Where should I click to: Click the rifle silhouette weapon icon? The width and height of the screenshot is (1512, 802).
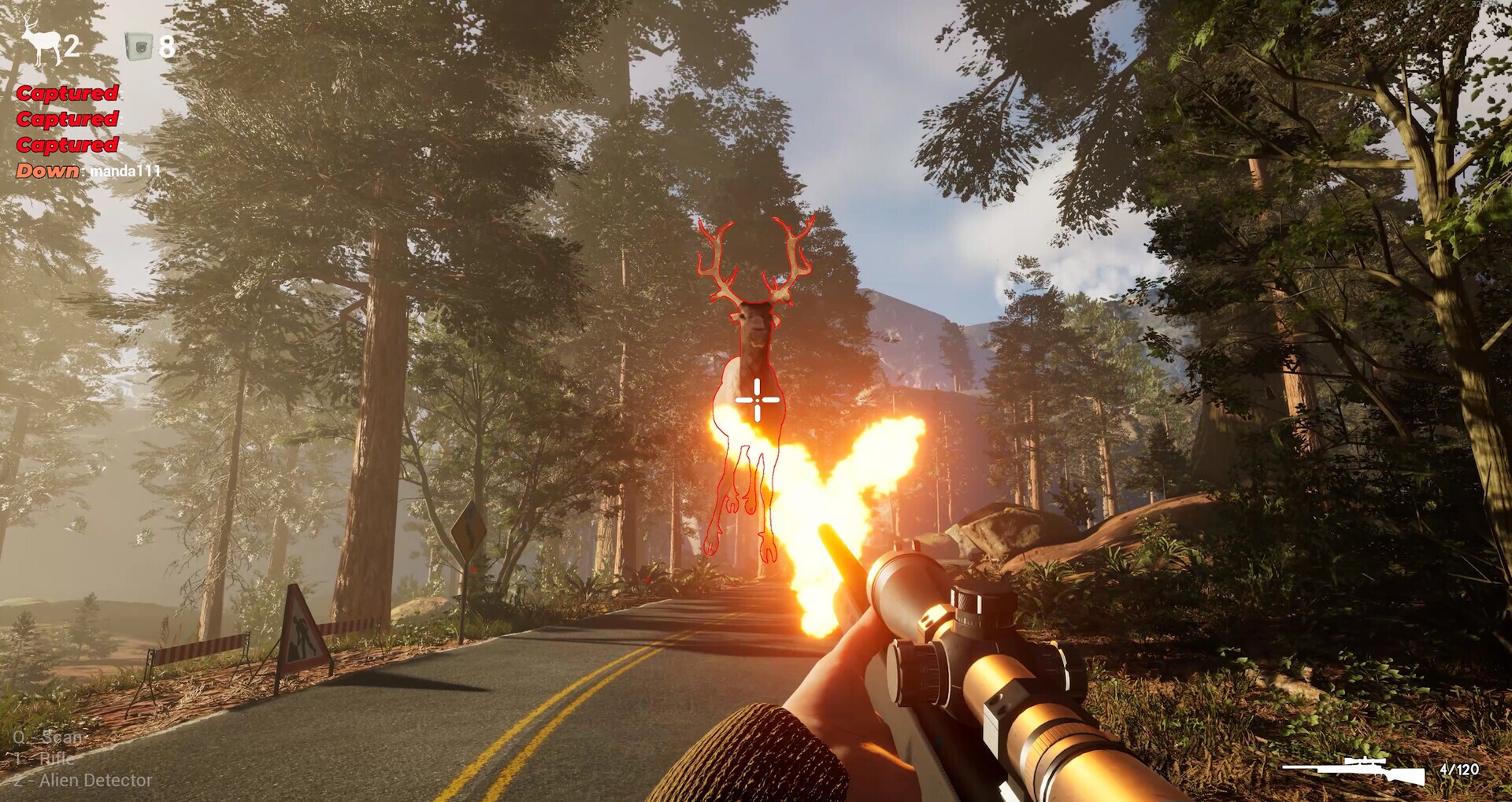point(1354,769)
